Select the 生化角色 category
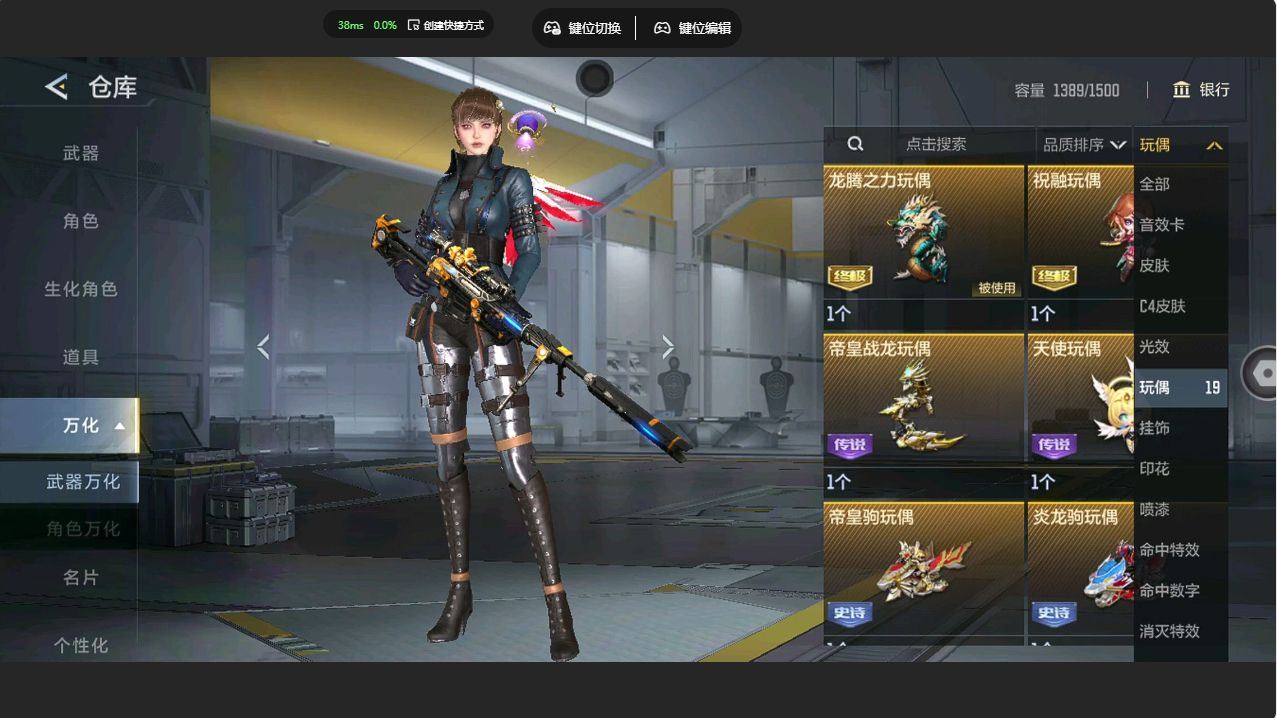 (x=81, y=289)
